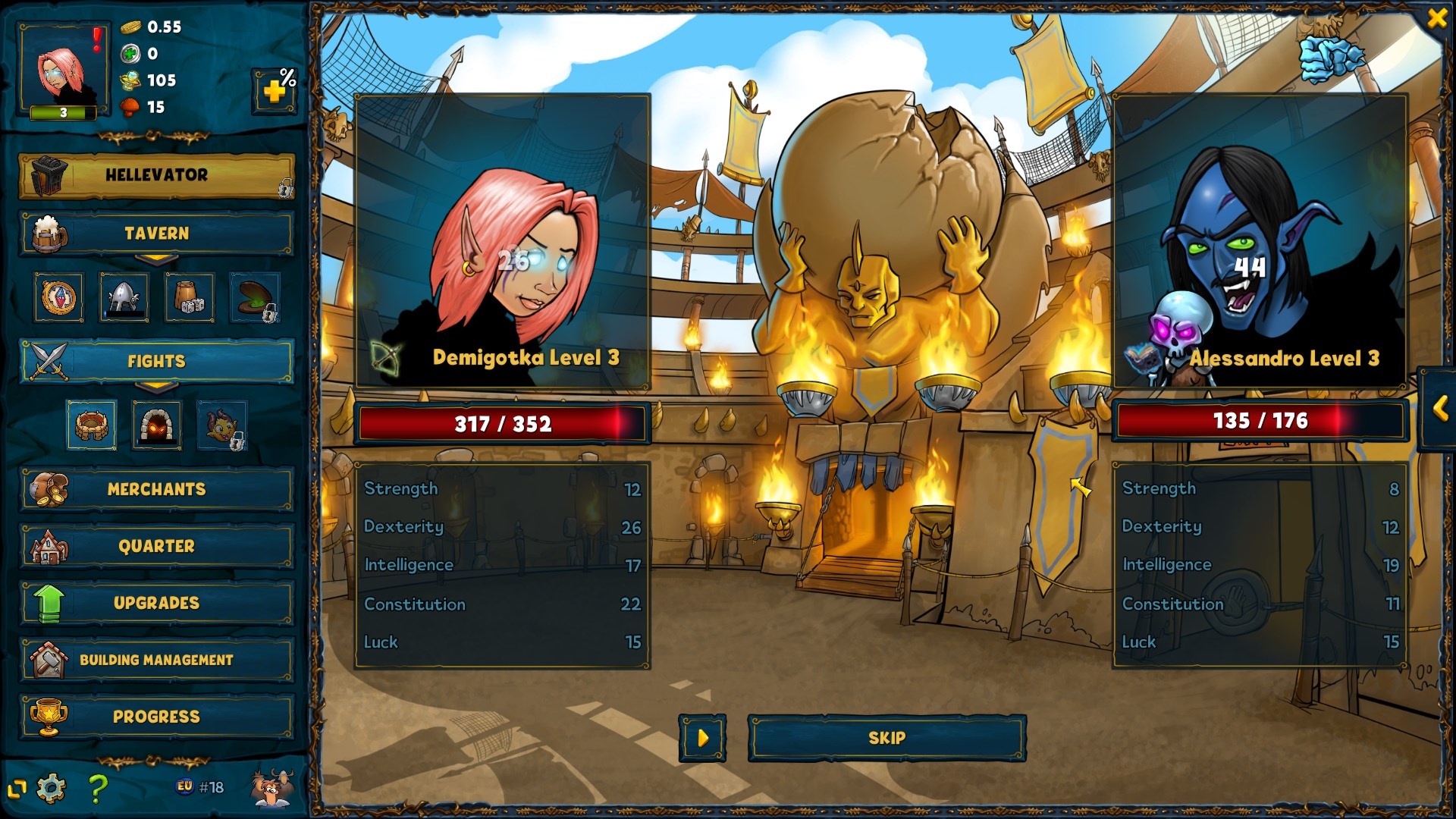
Task: Click the yellow plus bonus button
Action: pyautogui.click(x=274, y=91)
